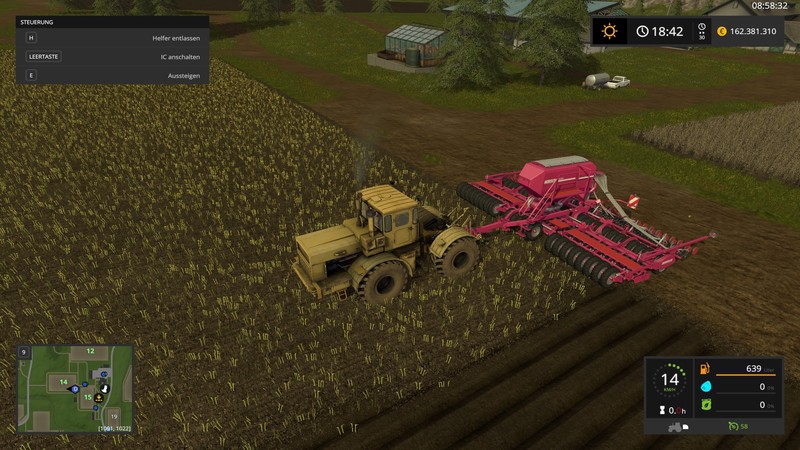
Task: Click the green seed bag icon
Action: pyautogui.click(x=704, y=404)
